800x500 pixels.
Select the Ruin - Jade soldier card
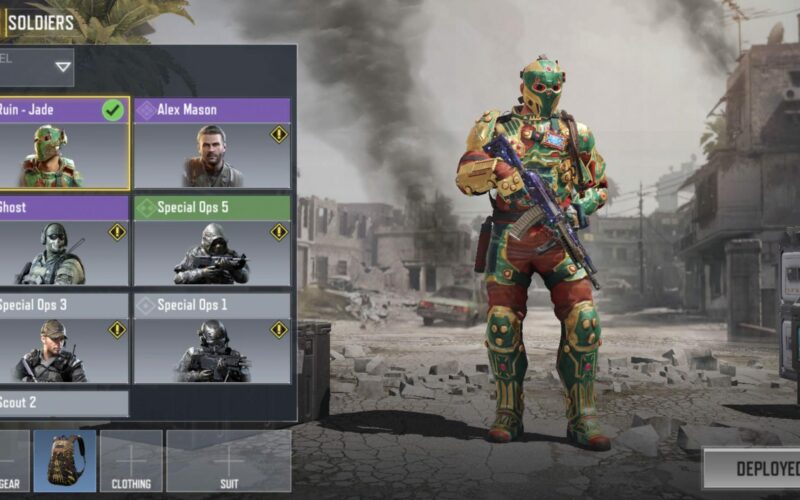[x=64, y=143]
